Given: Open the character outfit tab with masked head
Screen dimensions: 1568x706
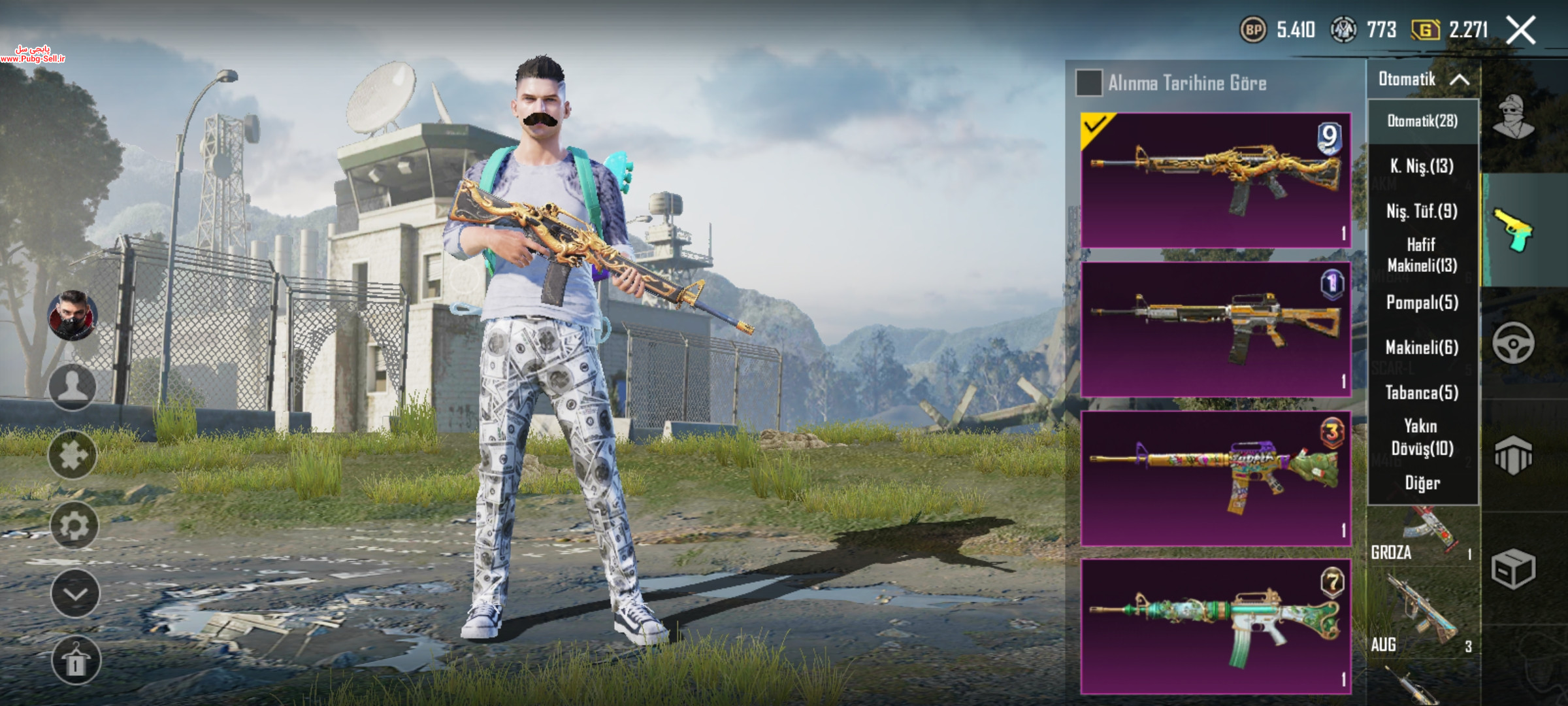Looking at the screenshot, I should pos(1513,118).
